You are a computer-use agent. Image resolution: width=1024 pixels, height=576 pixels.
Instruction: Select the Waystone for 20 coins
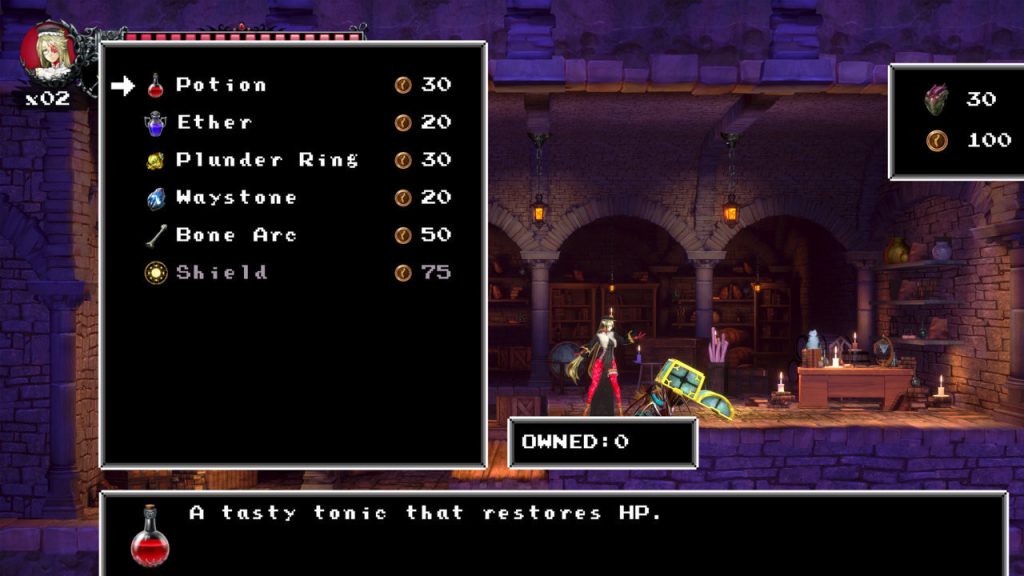[x=236, y=198]
